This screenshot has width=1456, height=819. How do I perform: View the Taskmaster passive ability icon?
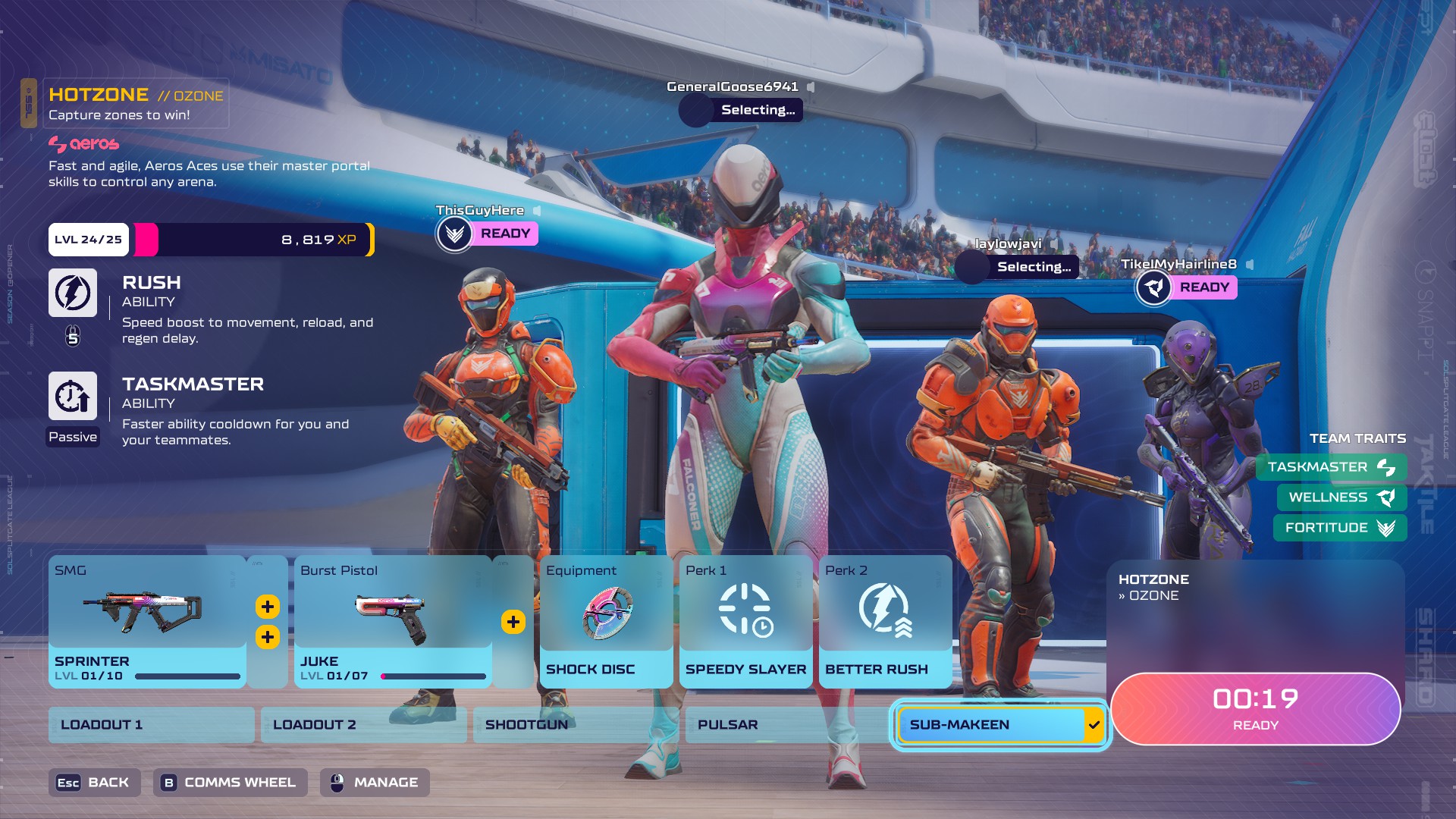73,396
